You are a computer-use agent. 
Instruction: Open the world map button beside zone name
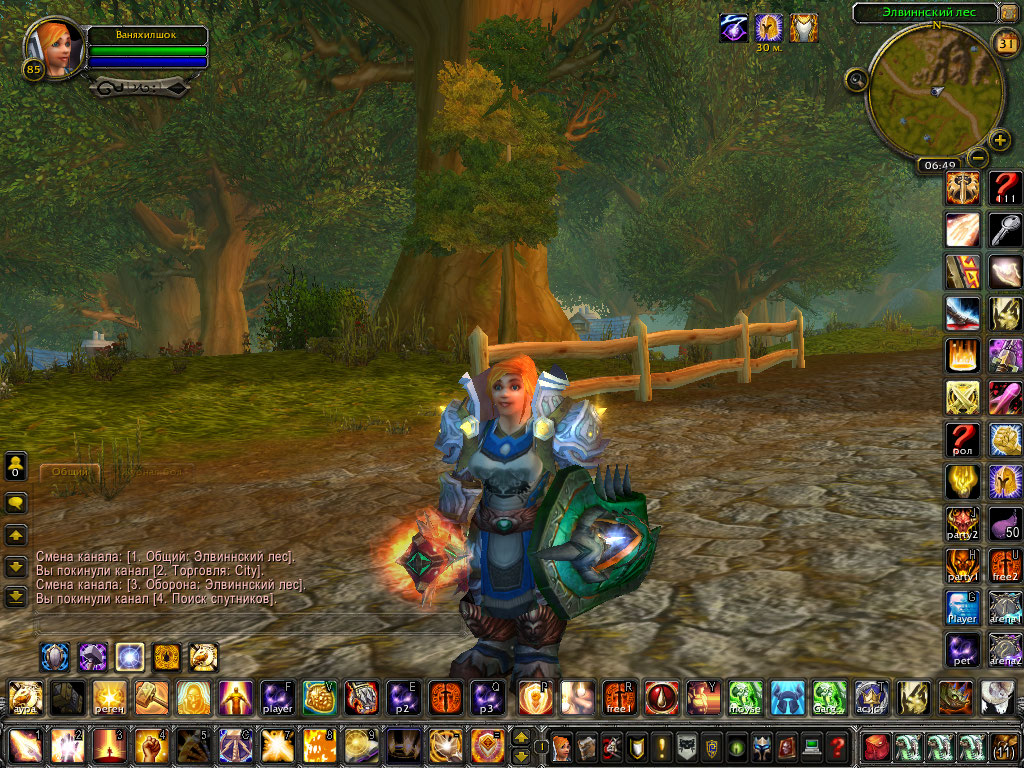point(1009,12)
